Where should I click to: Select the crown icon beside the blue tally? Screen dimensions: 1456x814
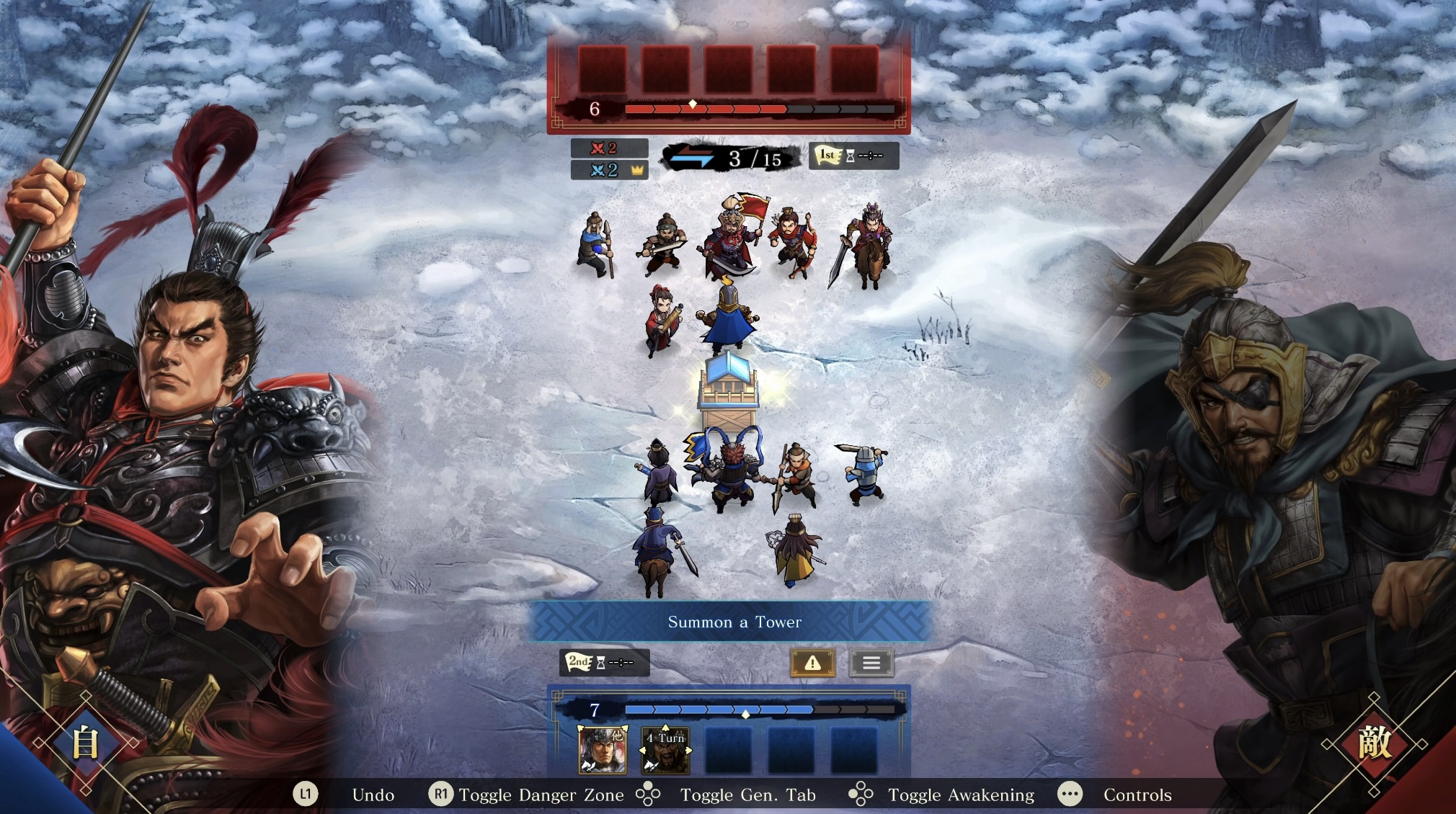pos(638,170)
